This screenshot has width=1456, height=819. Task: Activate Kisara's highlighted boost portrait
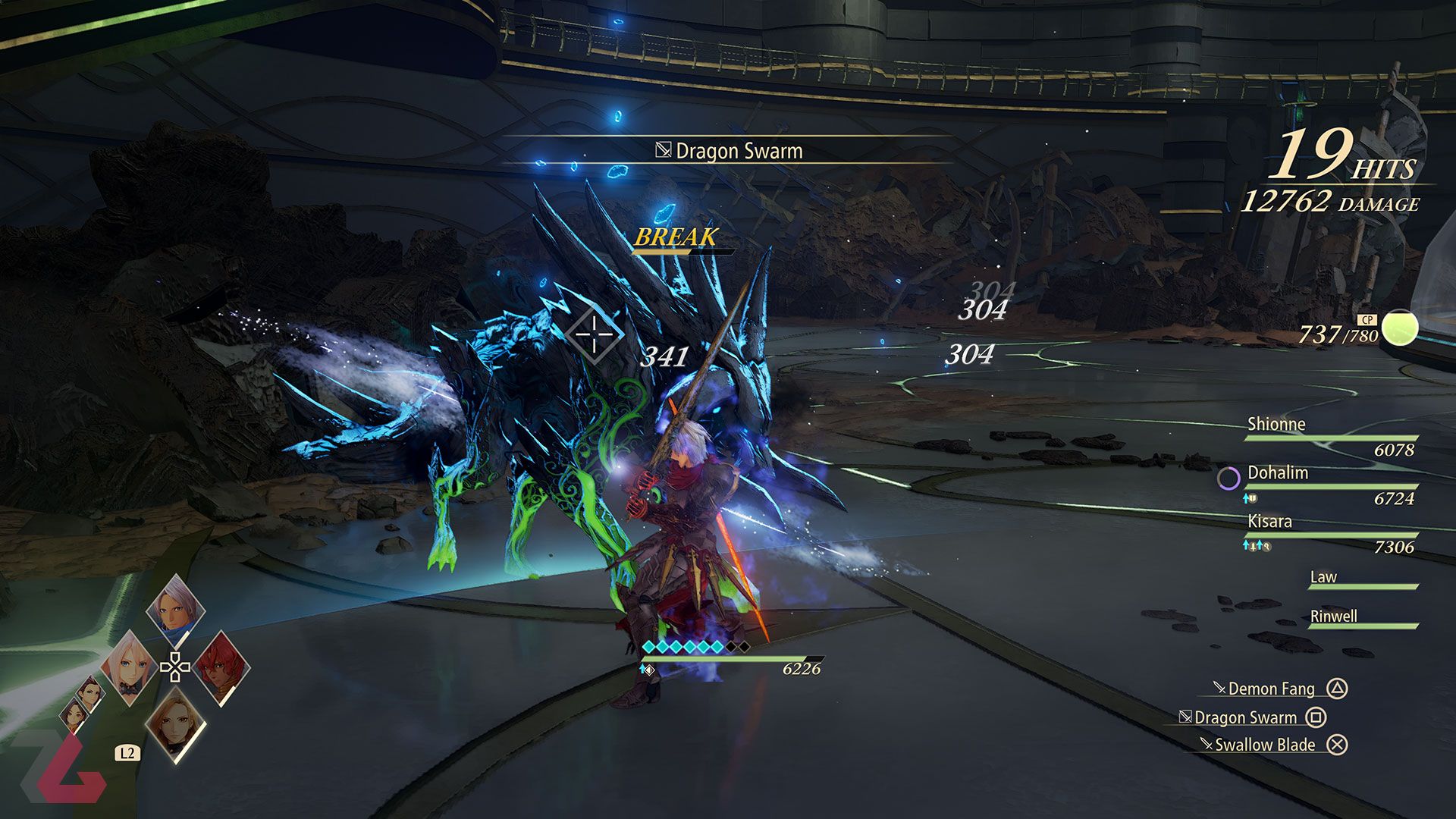pos(176,724)
